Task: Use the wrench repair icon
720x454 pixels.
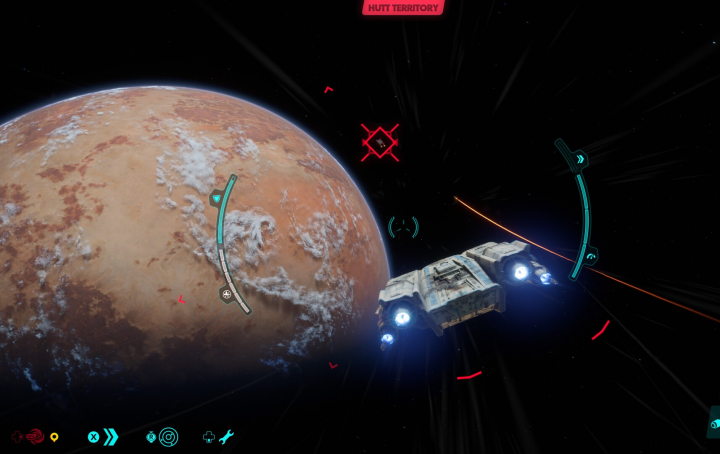Action: pos(227,437)
